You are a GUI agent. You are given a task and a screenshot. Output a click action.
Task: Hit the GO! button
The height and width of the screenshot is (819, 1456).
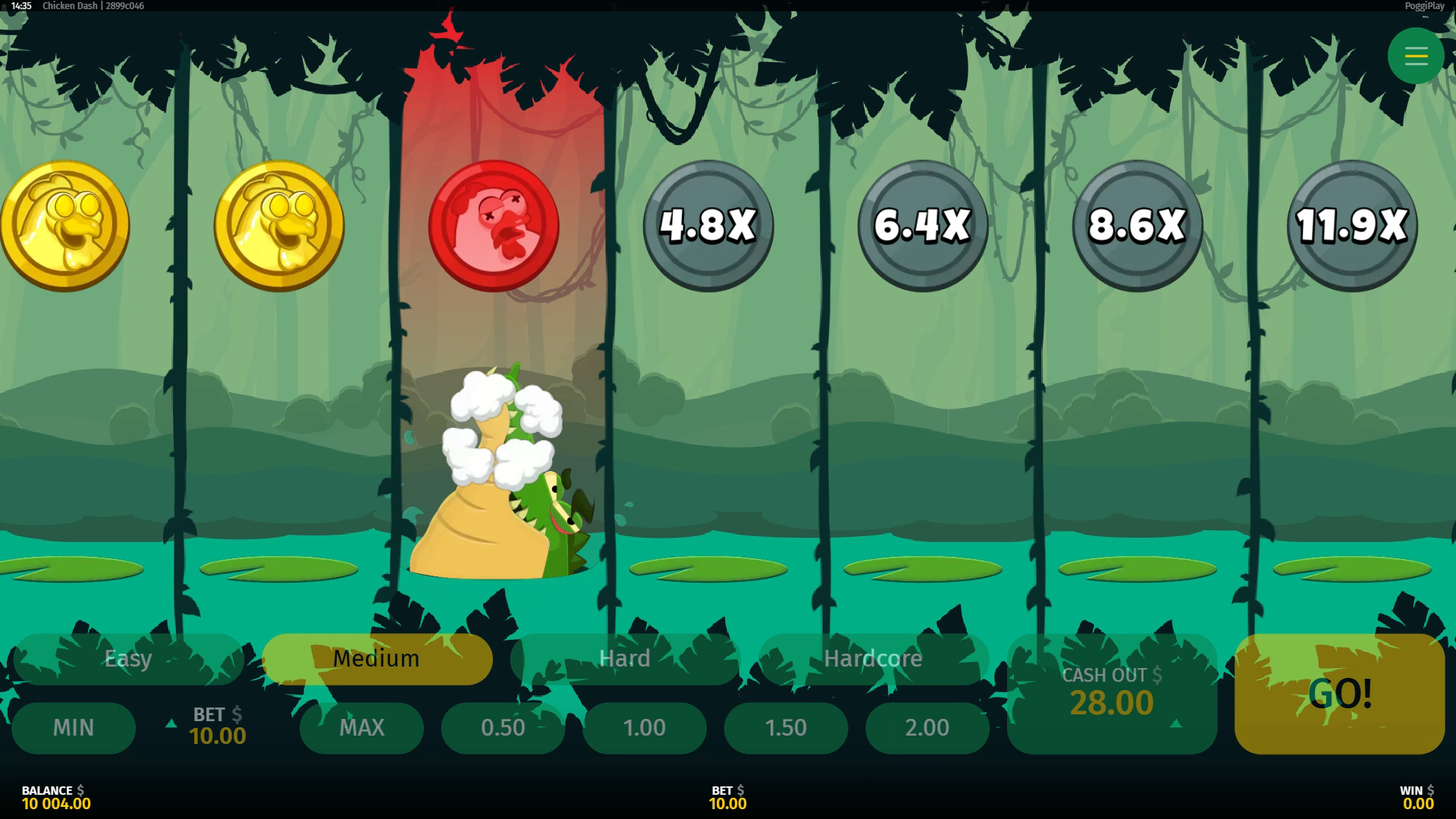1339,693
